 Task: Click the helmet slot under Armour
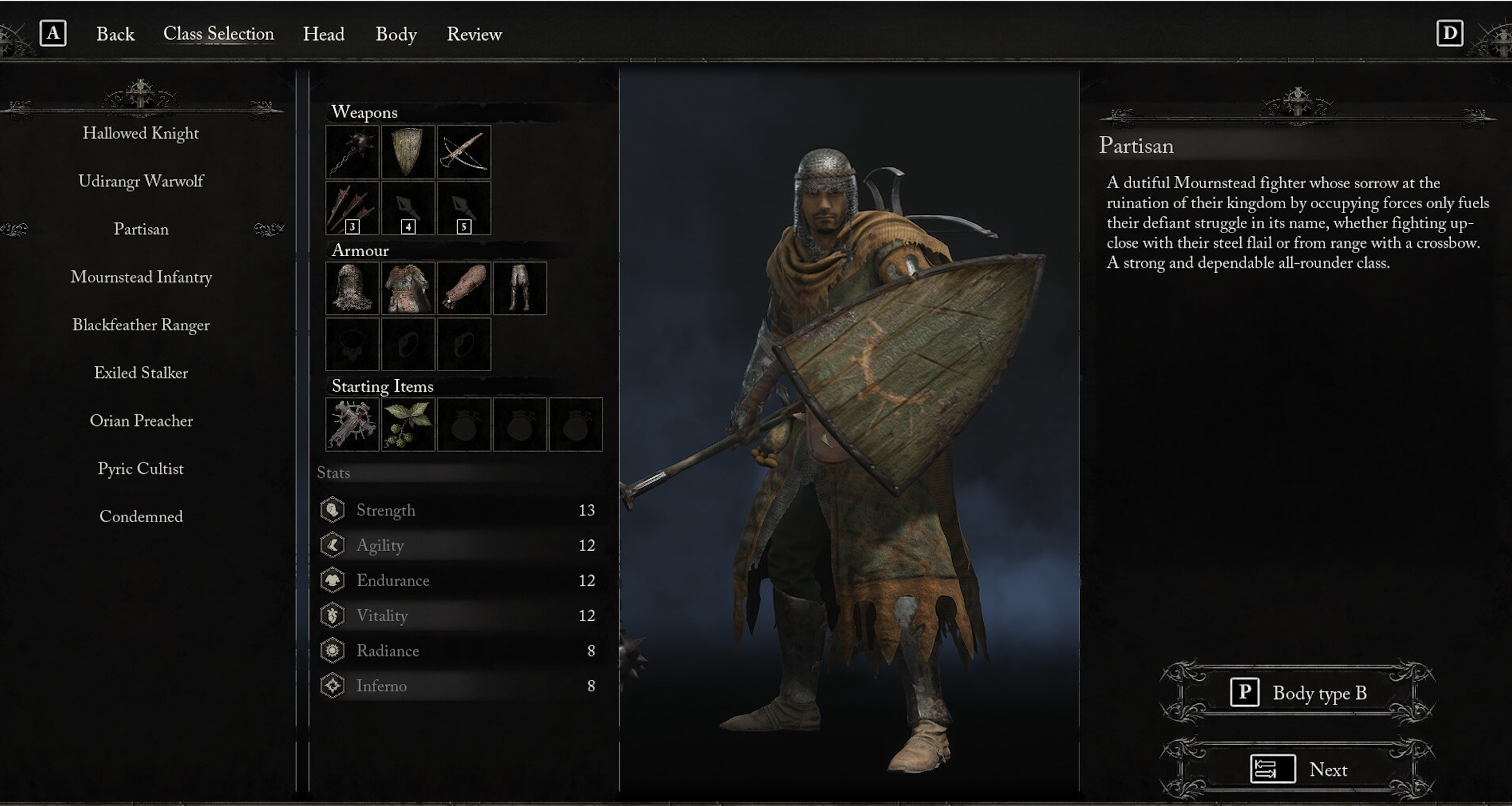pos(352,289)
